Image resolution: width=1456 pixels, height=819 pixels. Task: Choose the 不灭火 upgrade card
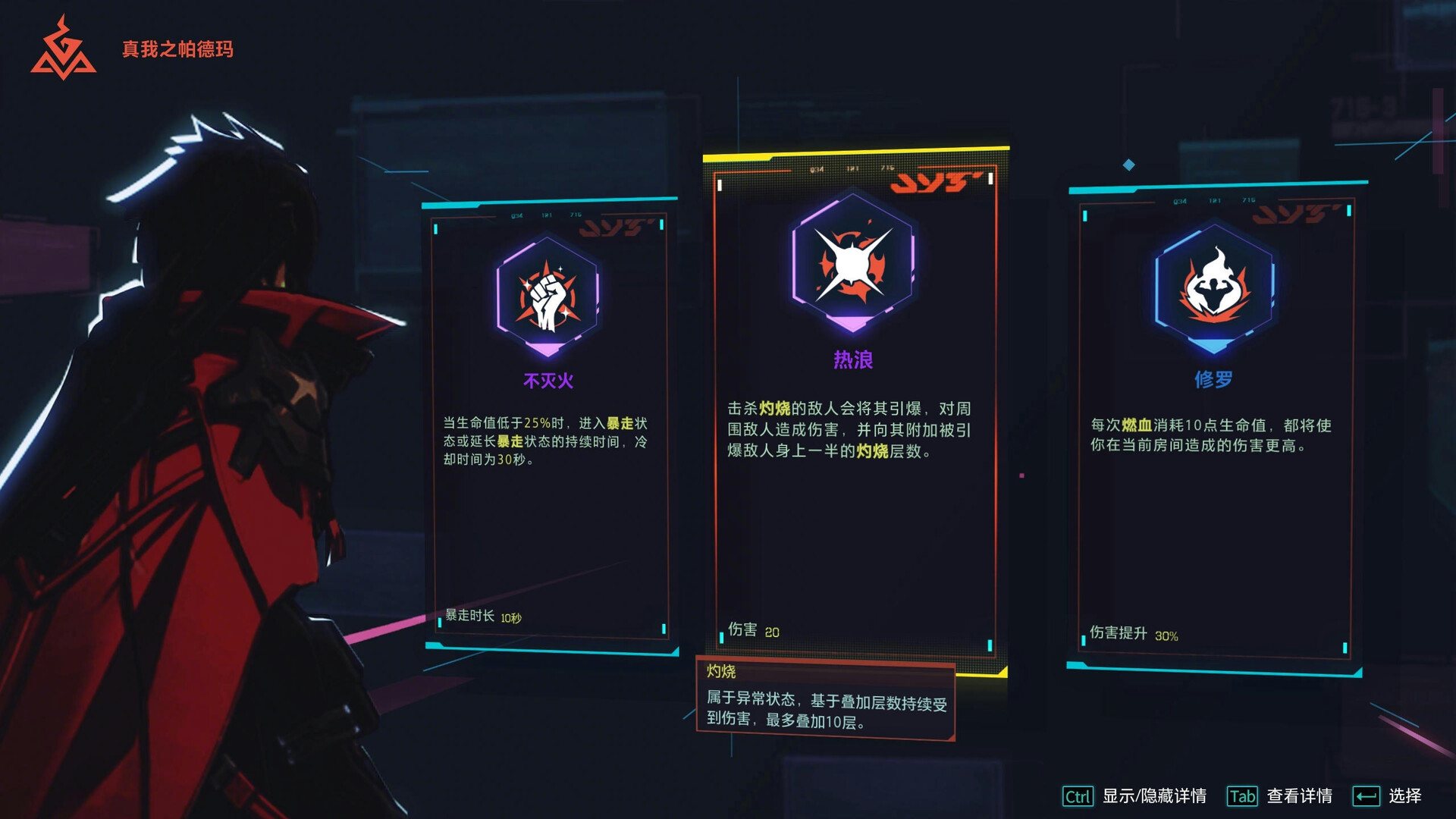coord(549,425)
